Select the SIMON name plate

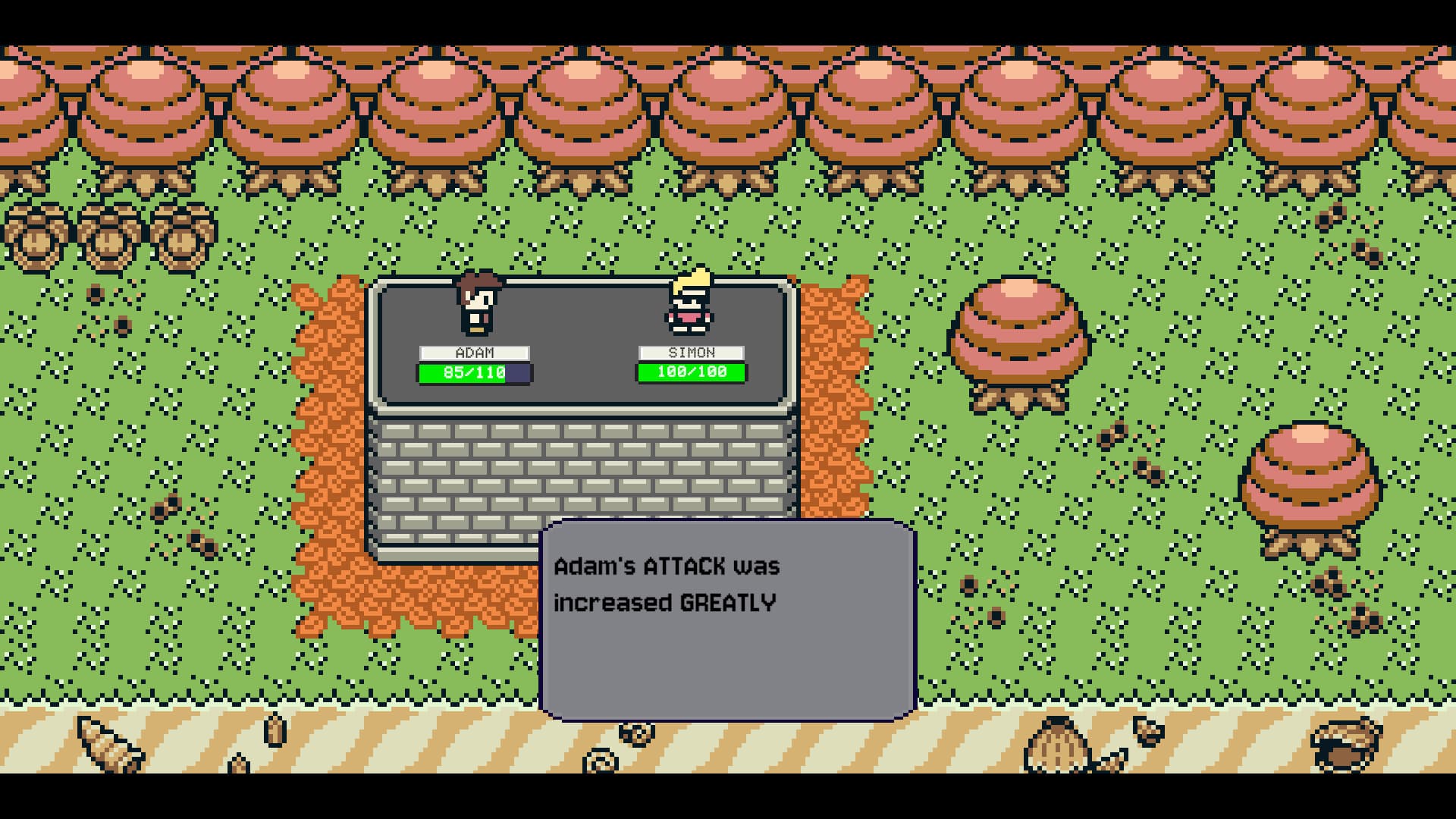(690, 353)
